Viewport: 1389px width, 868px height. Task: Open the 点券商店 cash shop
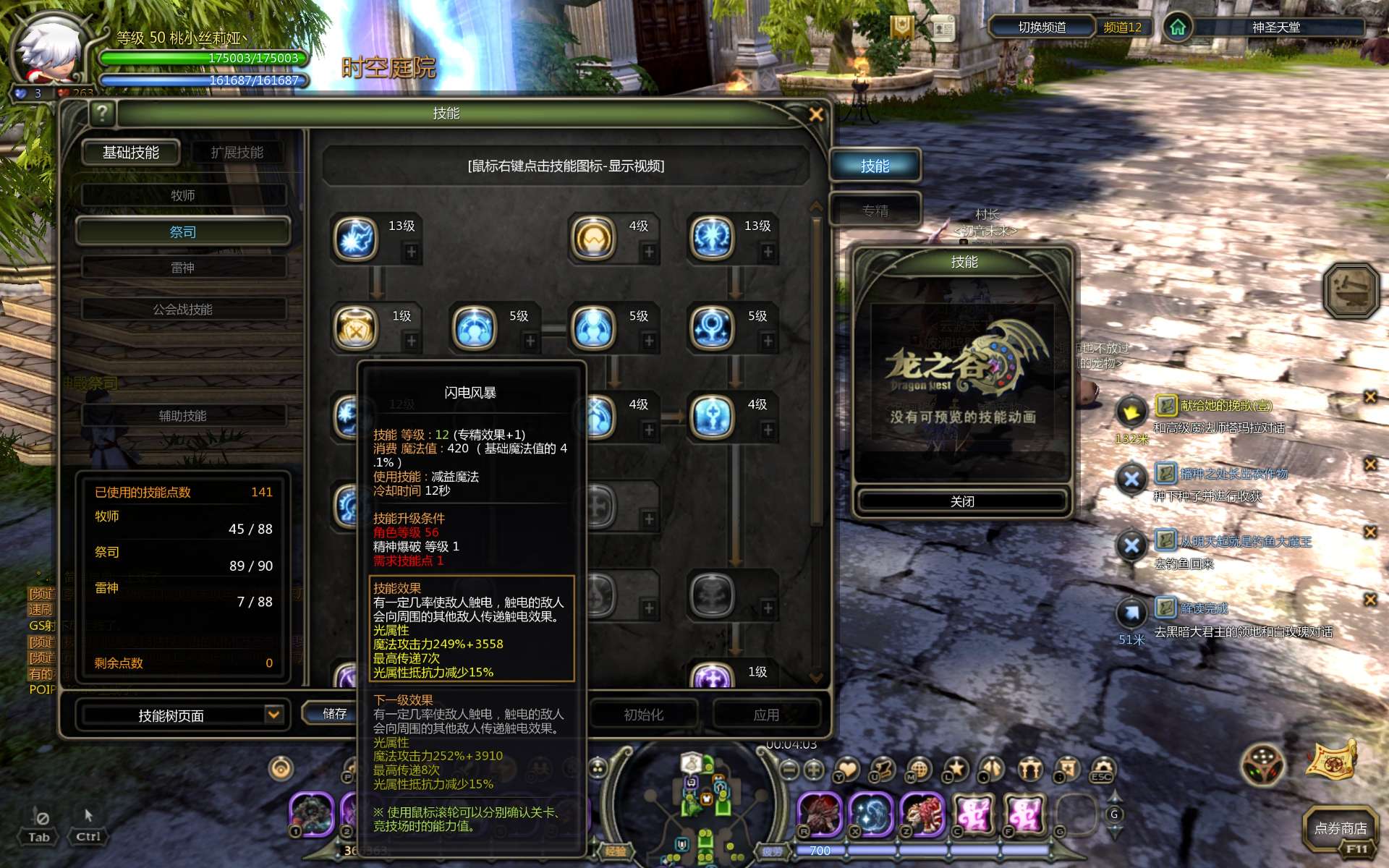click(x=1340, y=828)
